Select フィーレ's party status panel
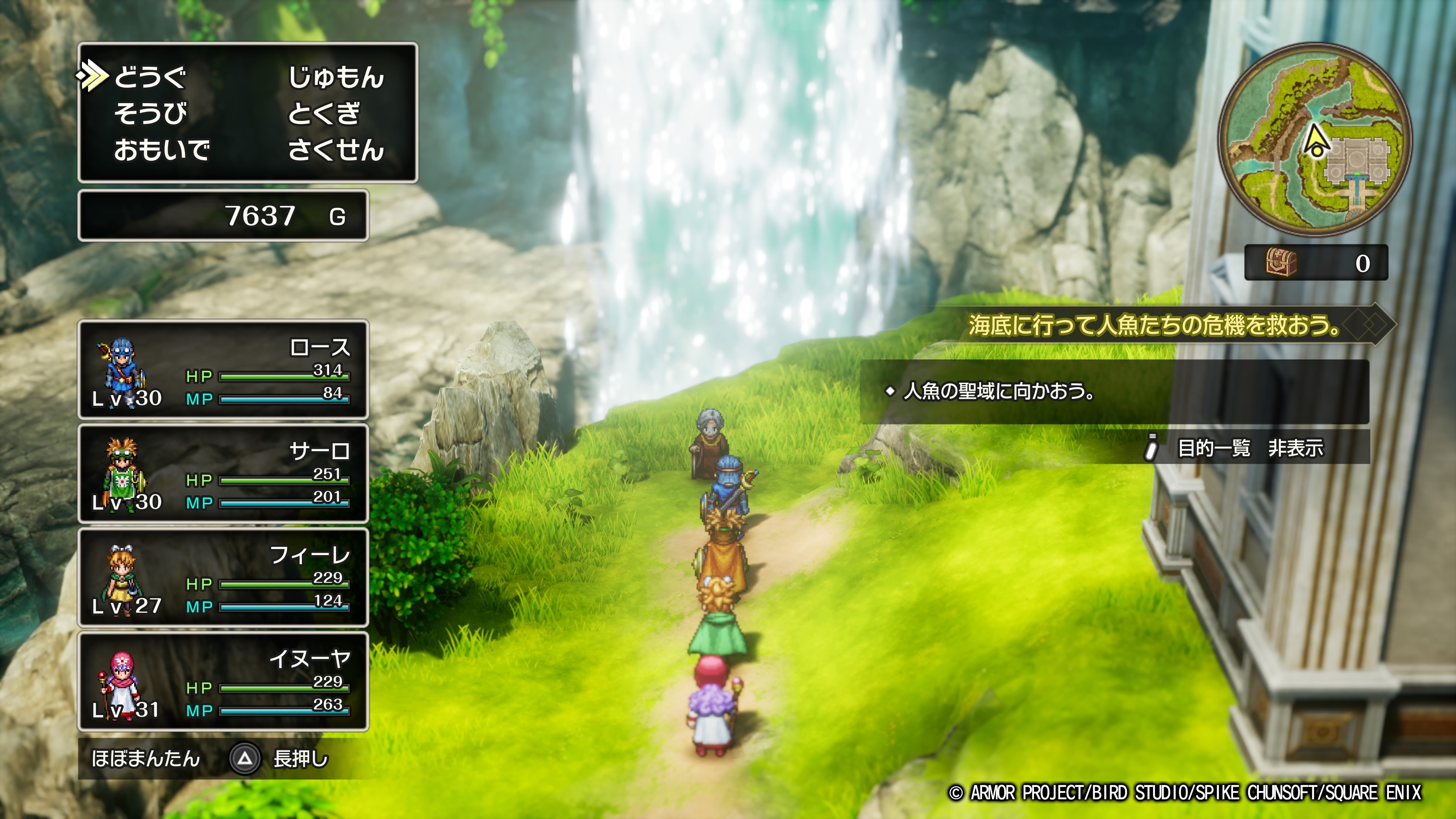The width and height of the screenshot is (1456, 819). point(223,577)
